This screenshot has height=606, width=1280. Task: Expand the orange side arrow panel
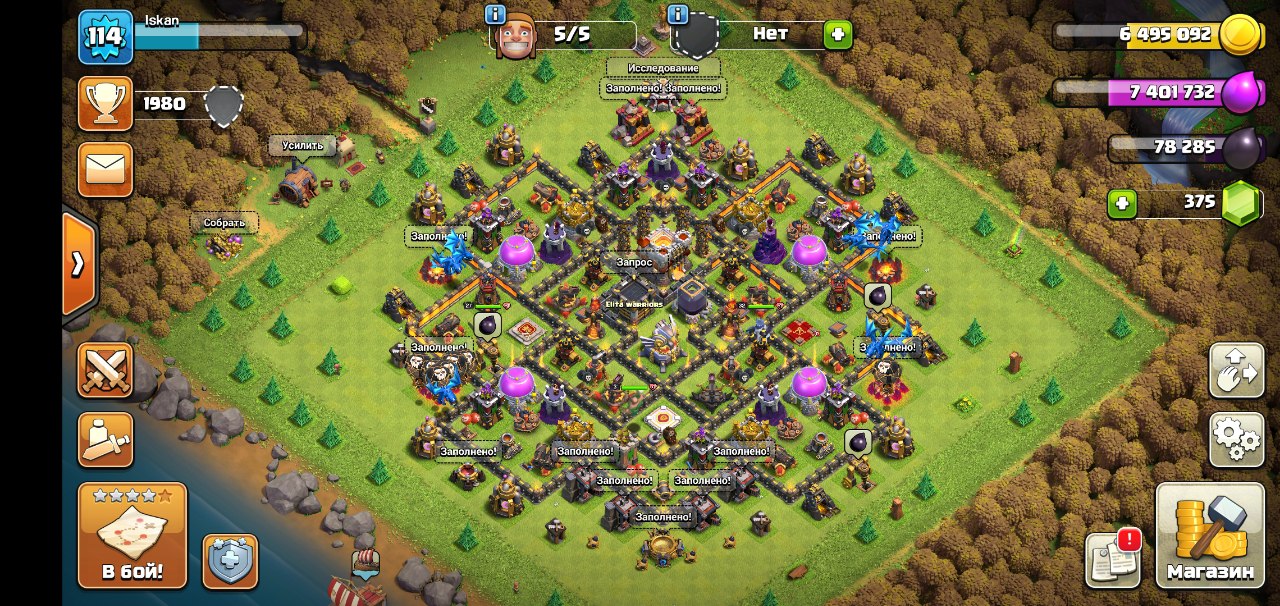pyautogui.click(x=78, y=264)
